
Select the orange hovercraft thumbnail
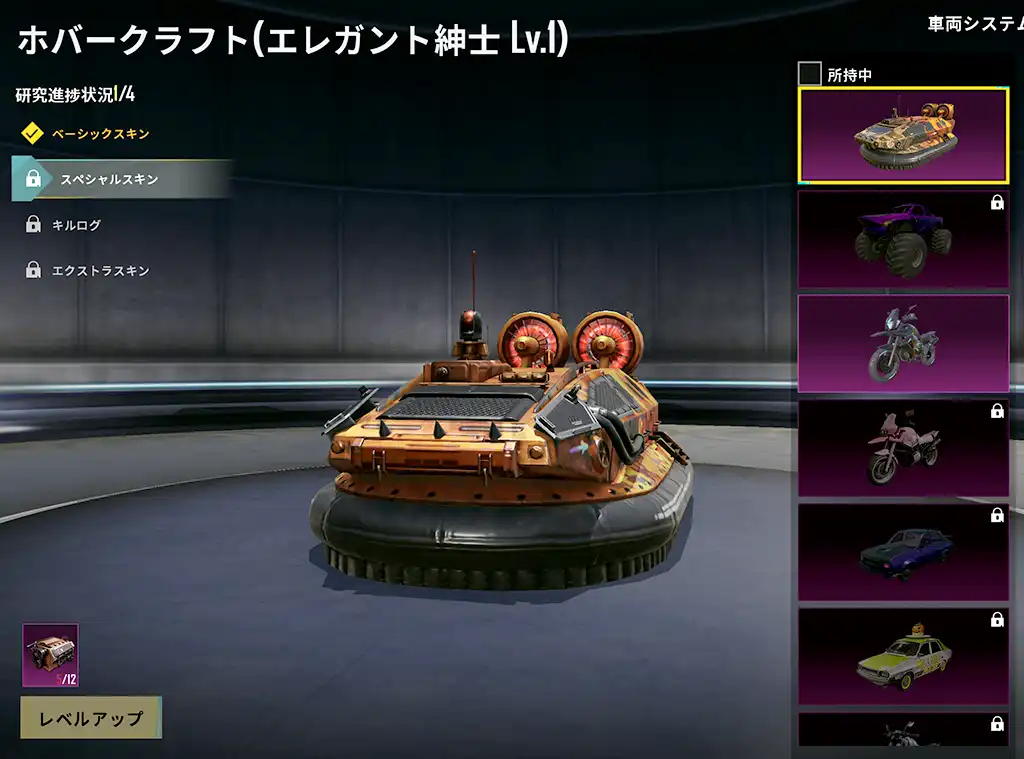(903, 136)
